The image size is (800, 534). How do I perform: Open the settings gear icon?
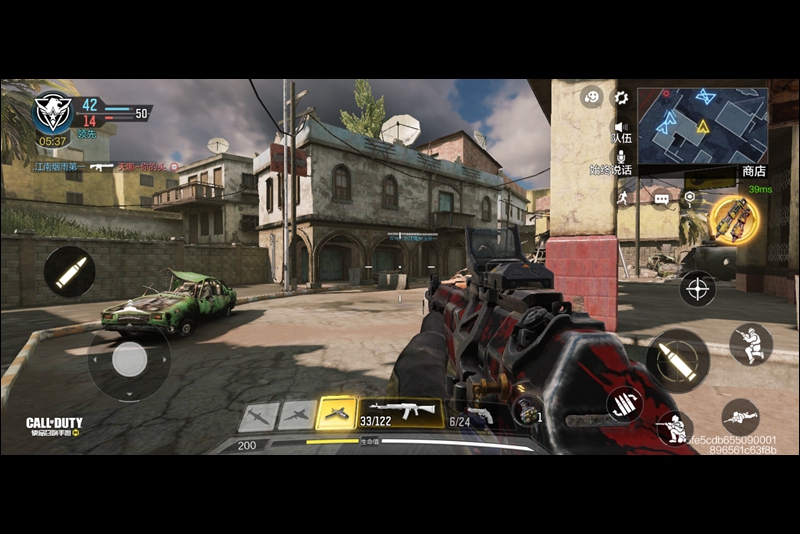pos(621,98)
